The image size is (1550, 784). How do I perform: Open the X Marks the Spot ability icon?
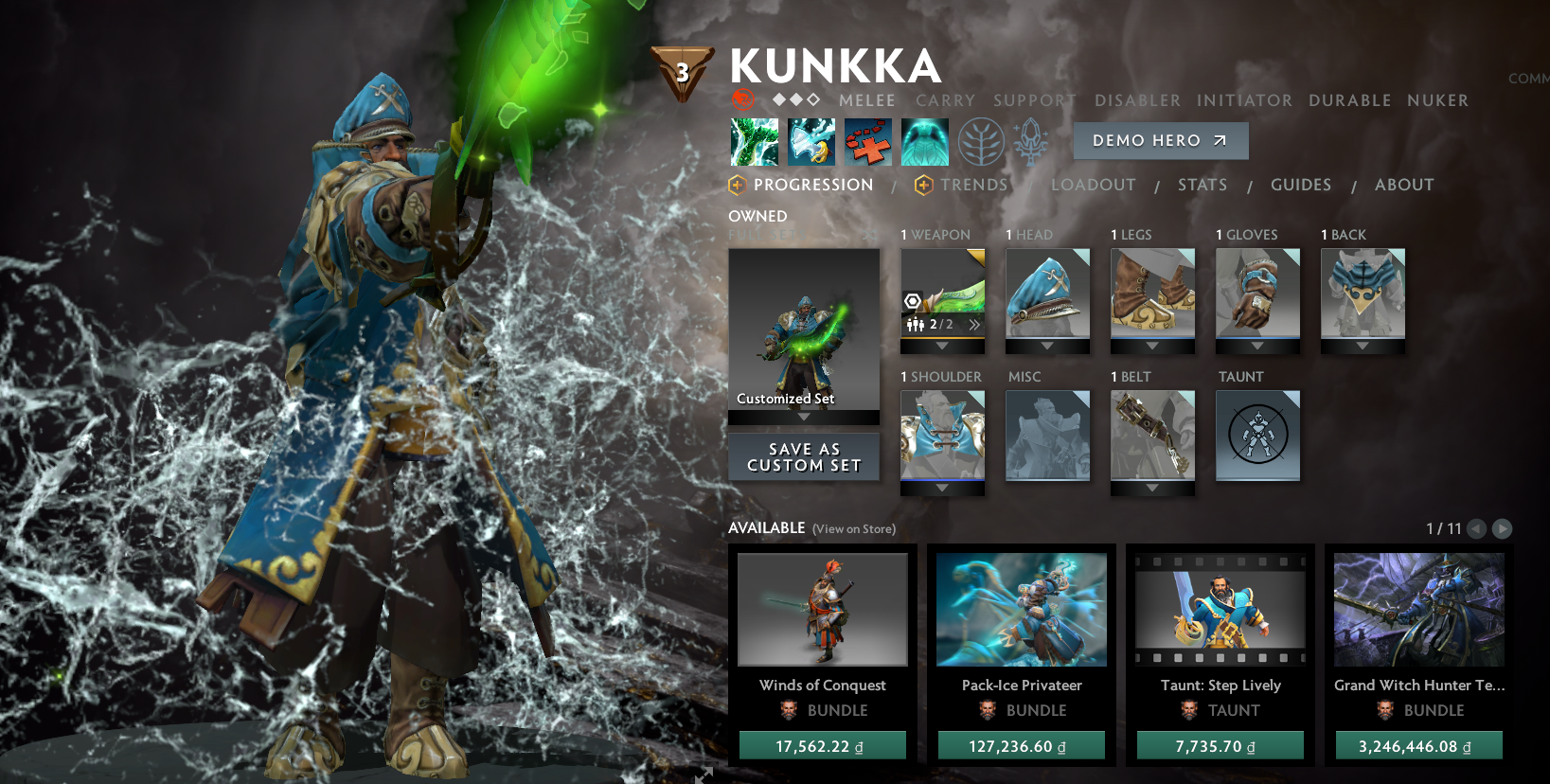click(x=867, y=140)
